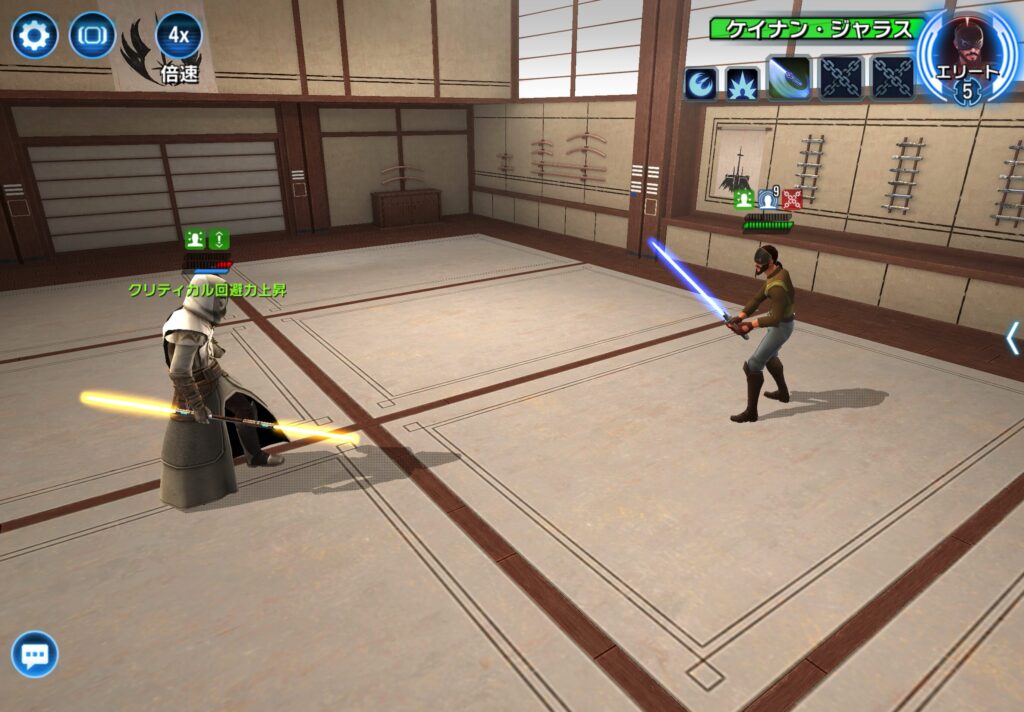Viewport: 1024px width, 712px height.
Task: Open the chat speech bubble
Action: (35, 655)
